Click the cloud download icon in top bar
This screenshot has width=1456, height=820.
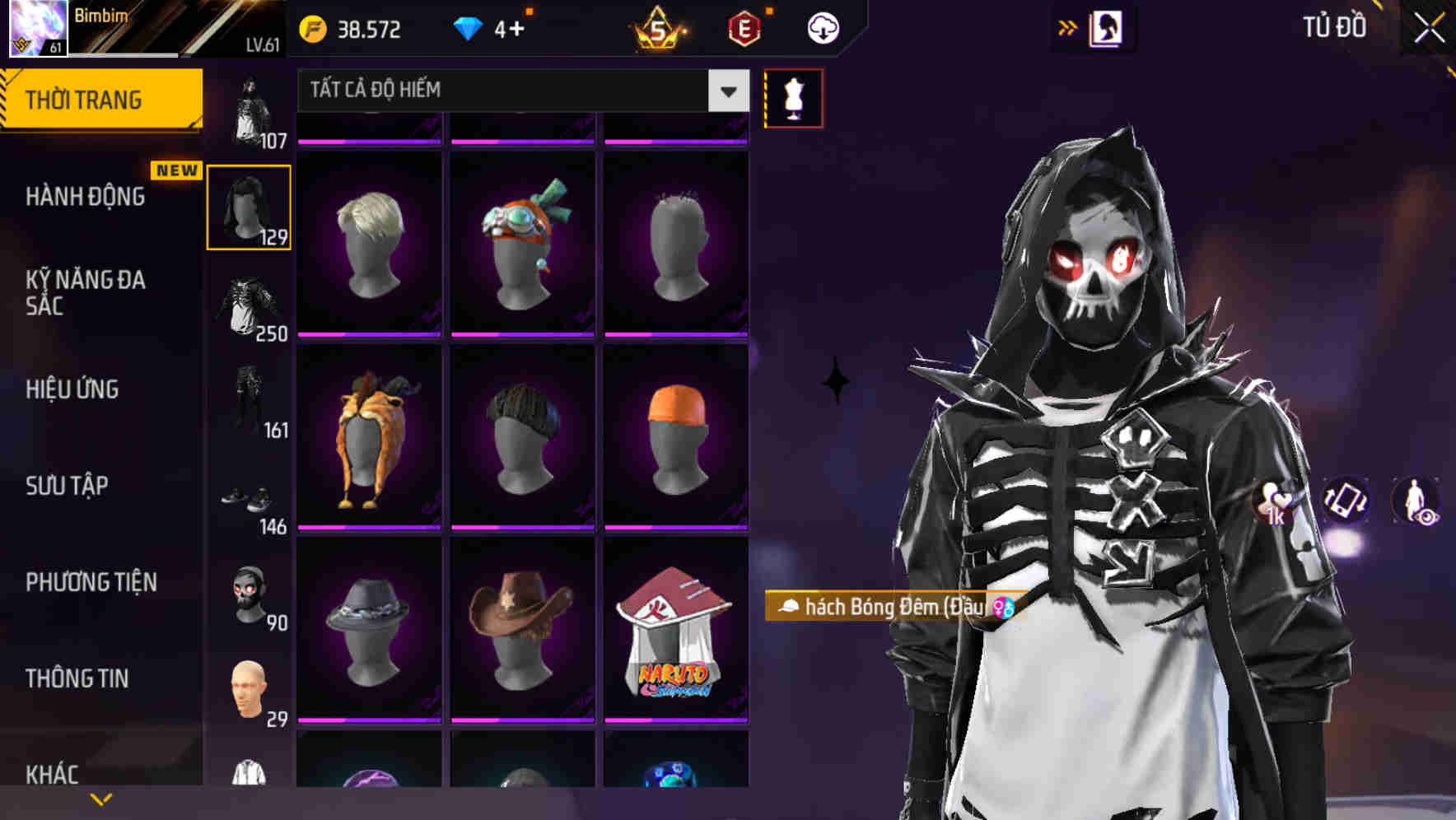[x=822, y=27]
